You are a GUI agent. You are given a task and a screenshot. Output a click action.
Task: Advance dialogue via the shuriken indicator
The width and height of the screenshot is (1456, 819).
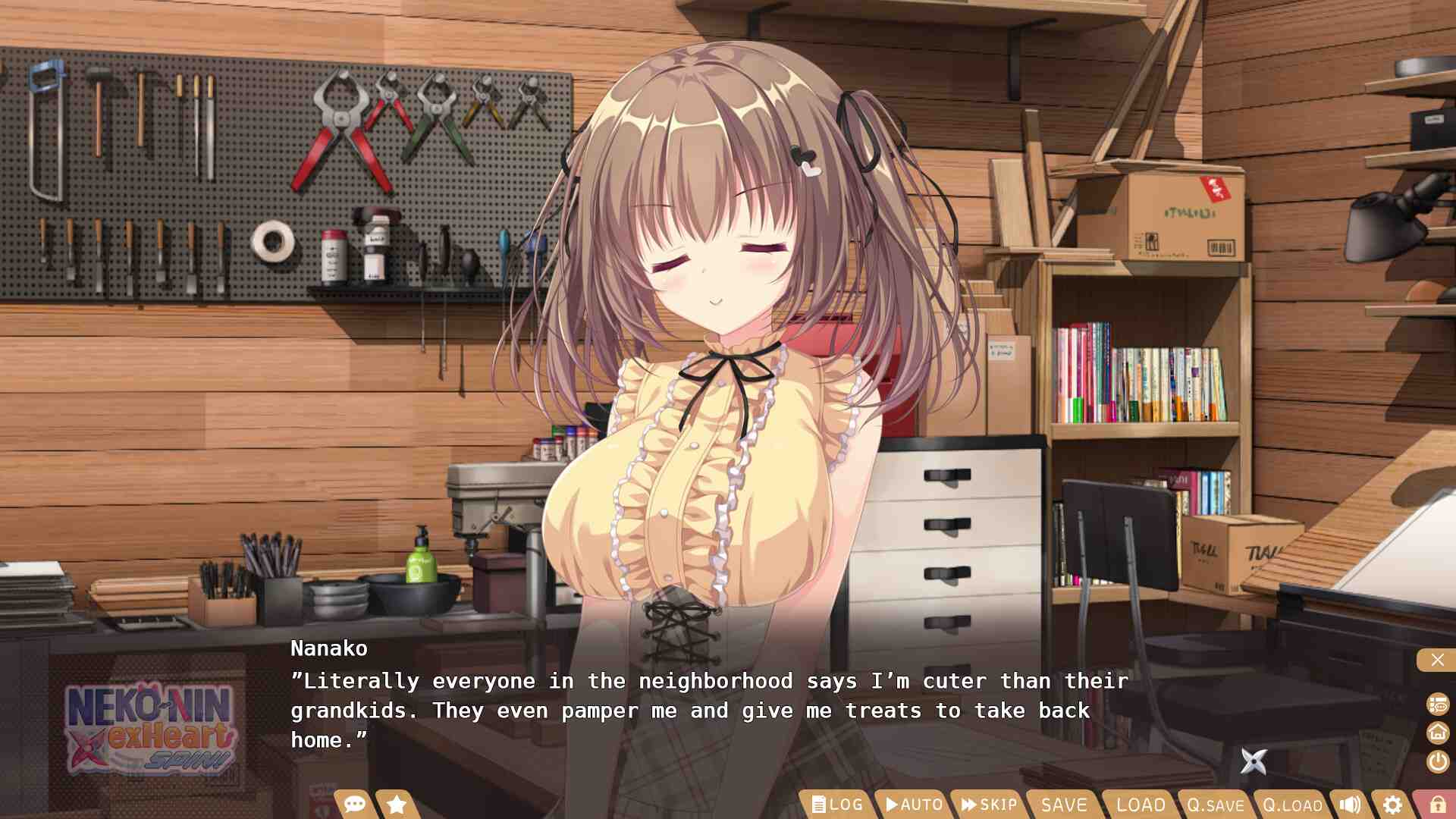point(1254,761)
